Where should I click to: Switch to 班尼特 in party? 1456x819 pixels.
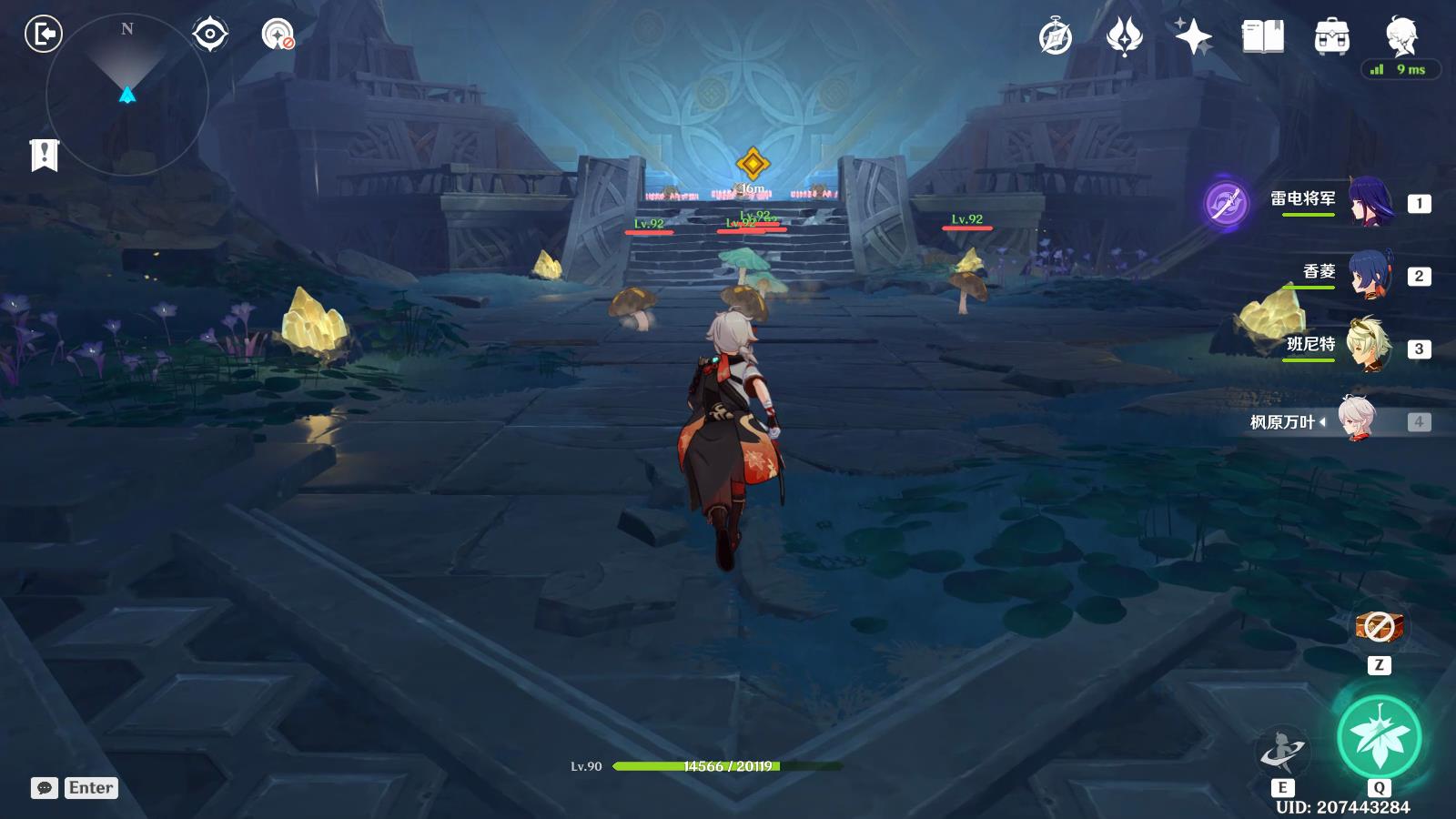pyautogui.click(x=1369, y=348)
